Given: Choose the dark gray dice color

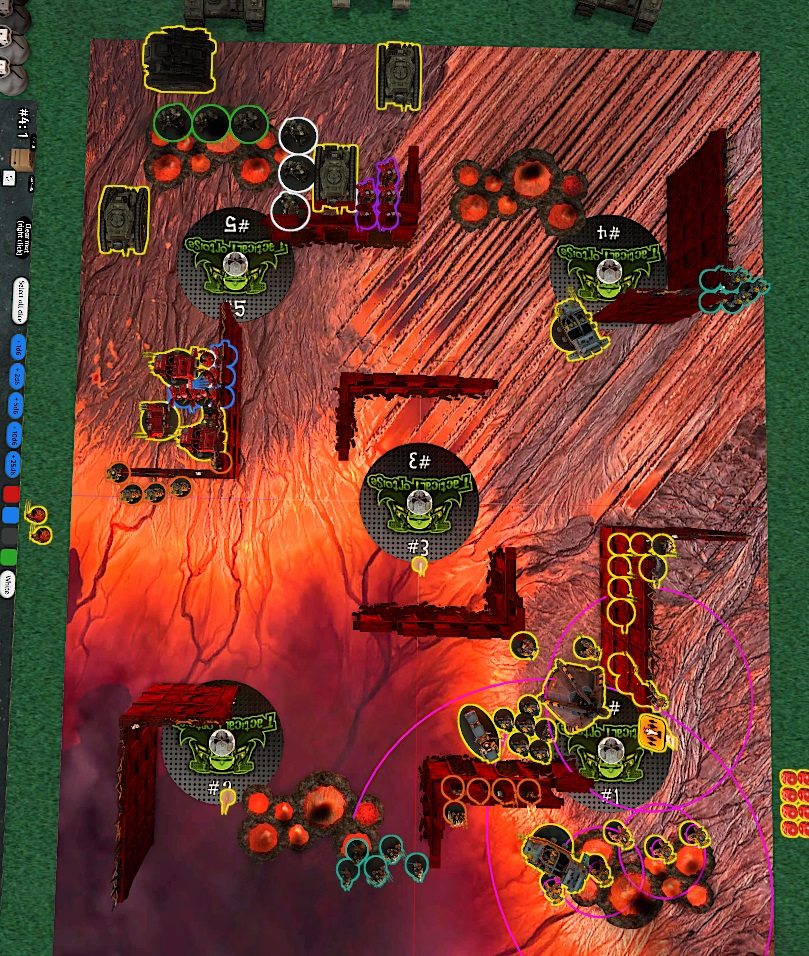Looking at the screenshot, I should click(x=11, y=536).
